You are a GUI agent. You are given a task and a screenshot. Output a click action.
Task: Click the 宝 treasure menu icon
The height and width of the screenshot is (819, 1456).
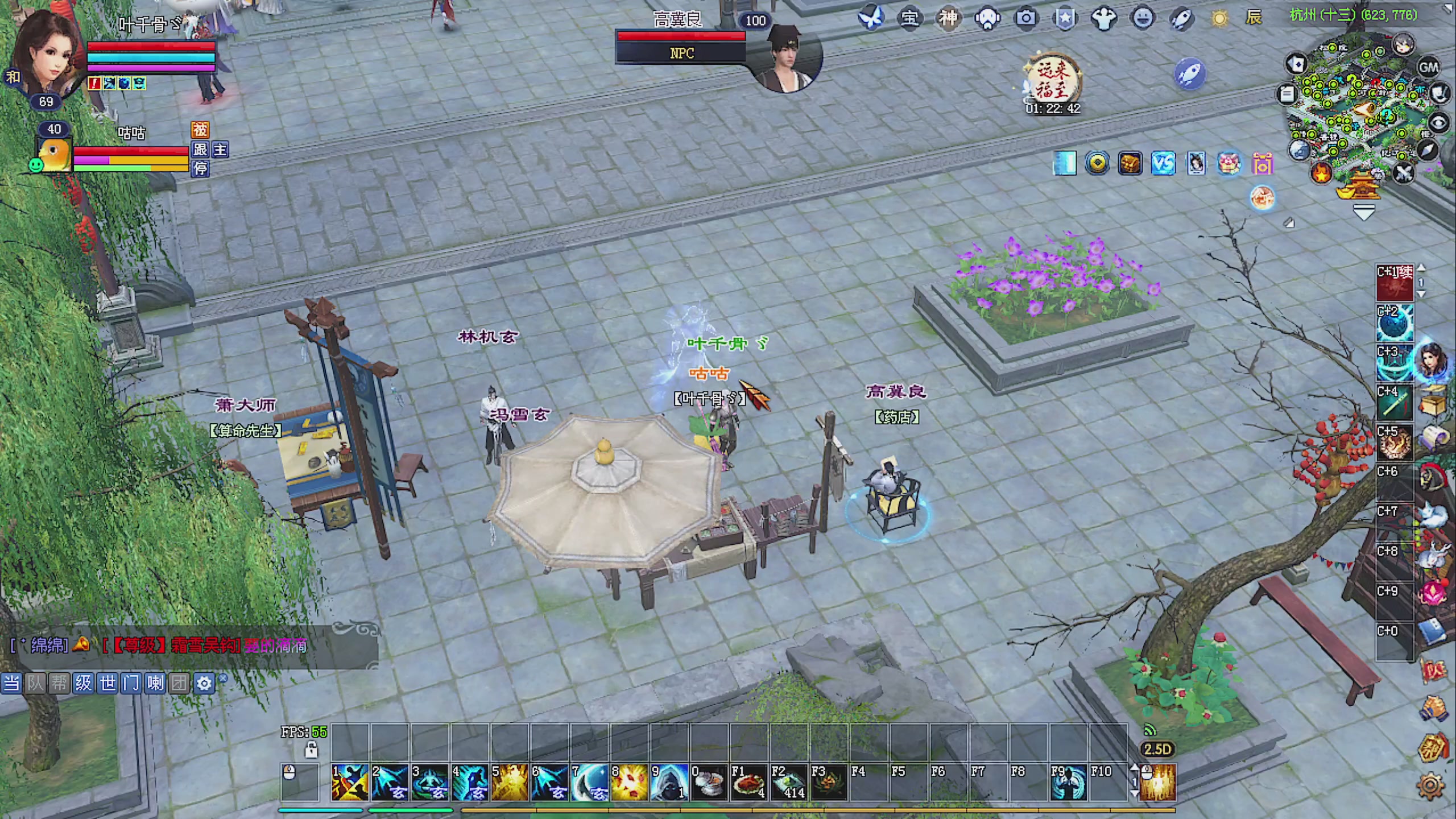pos(909,18)
